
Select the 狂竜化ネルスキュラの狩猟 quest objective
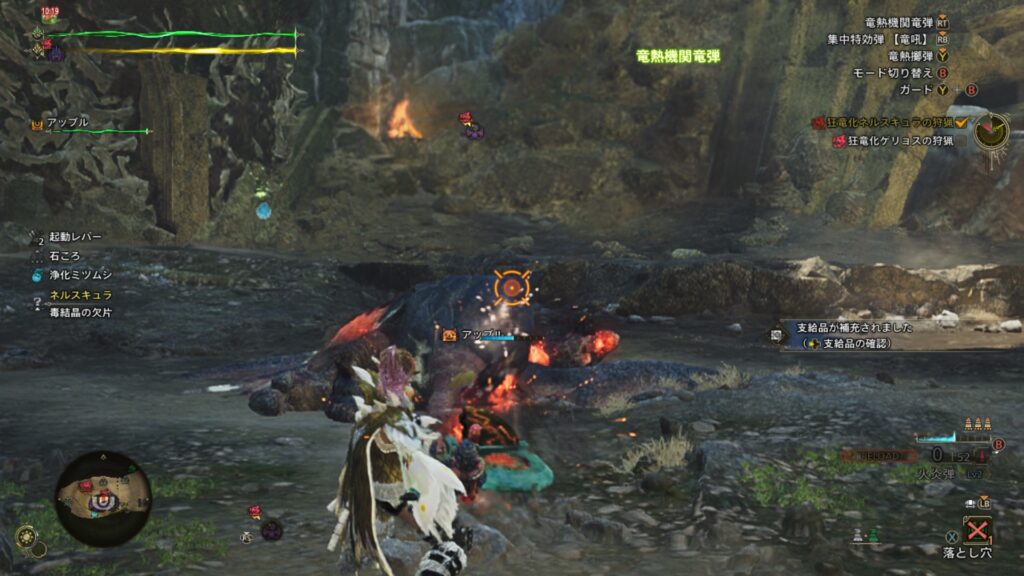(894, 123)
